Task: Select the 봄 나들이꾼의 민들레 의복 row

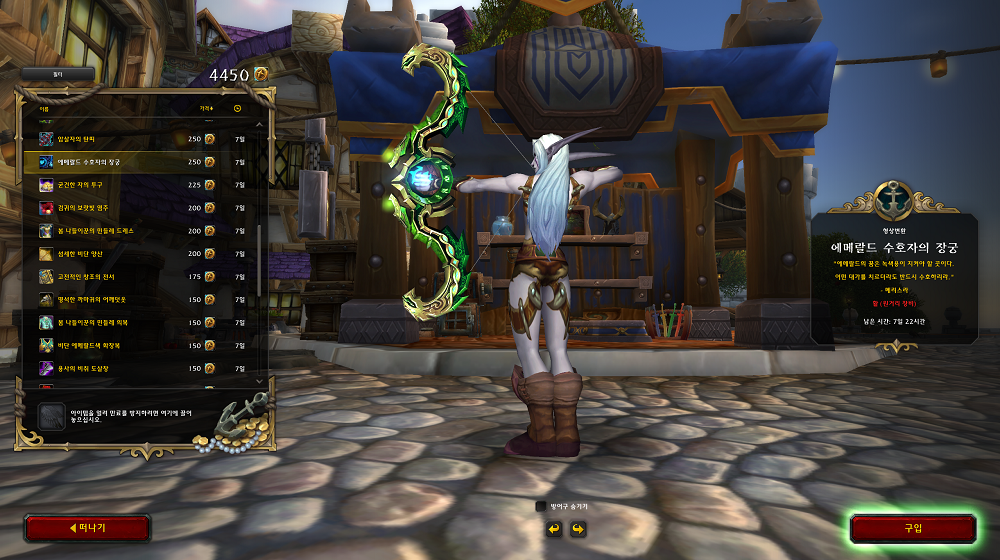Action: [140, 323]
